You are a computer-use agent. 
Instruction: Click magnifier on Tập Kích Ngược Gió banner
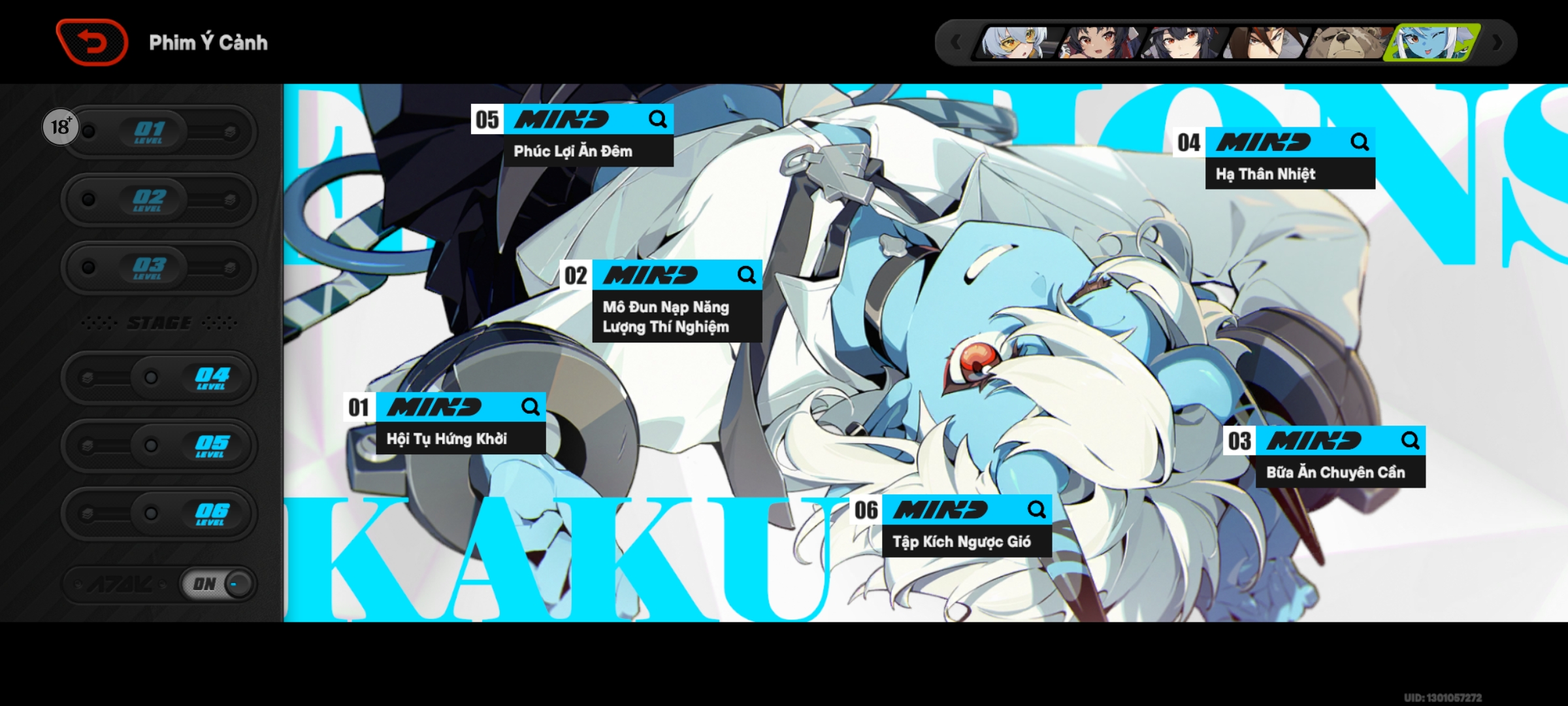pyautogui.click(x=1037, y=509)
